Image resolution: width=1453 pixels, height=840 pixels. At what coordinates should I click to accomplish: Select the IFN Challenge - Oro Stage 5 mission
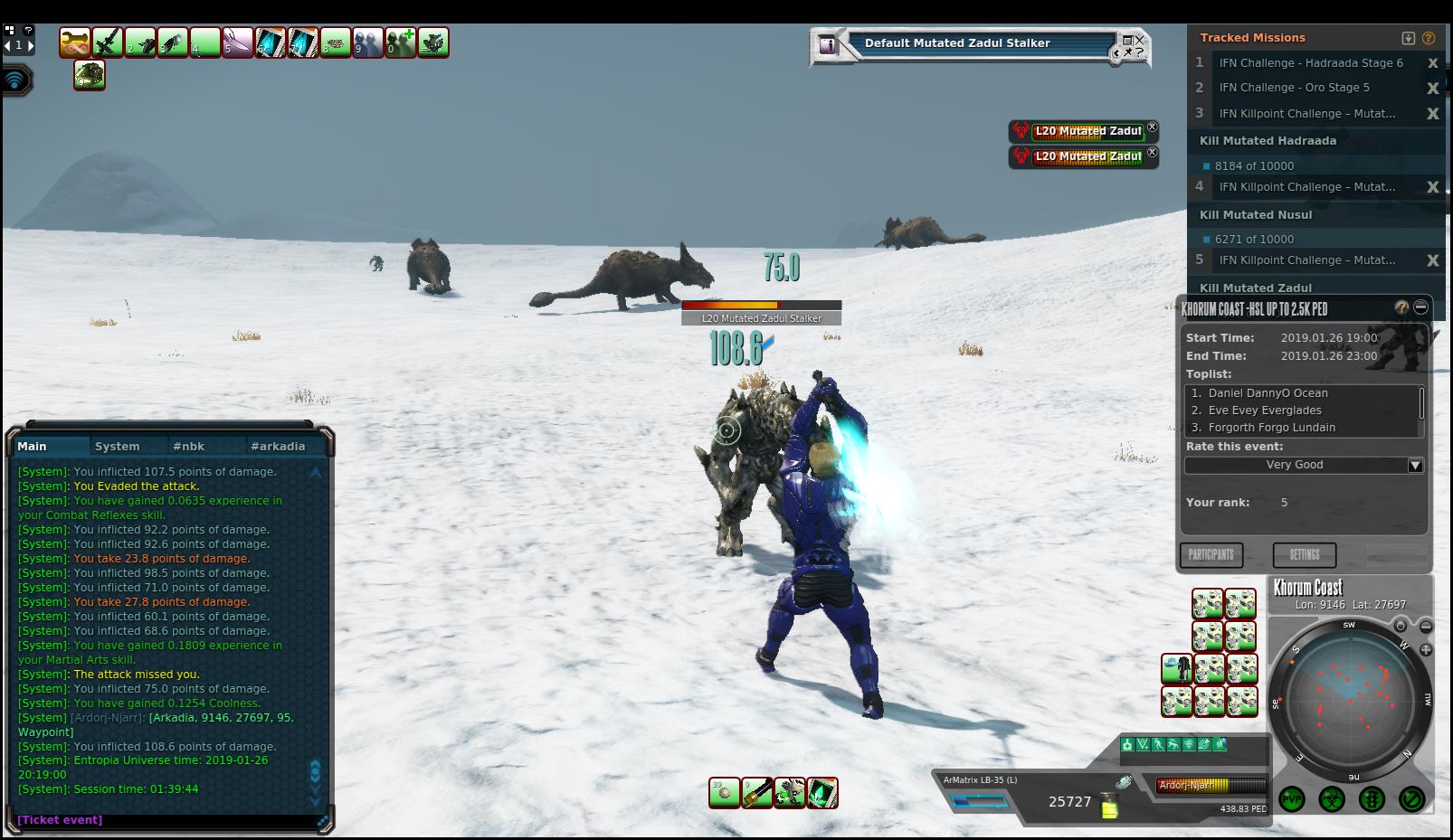pos(1294,88)
